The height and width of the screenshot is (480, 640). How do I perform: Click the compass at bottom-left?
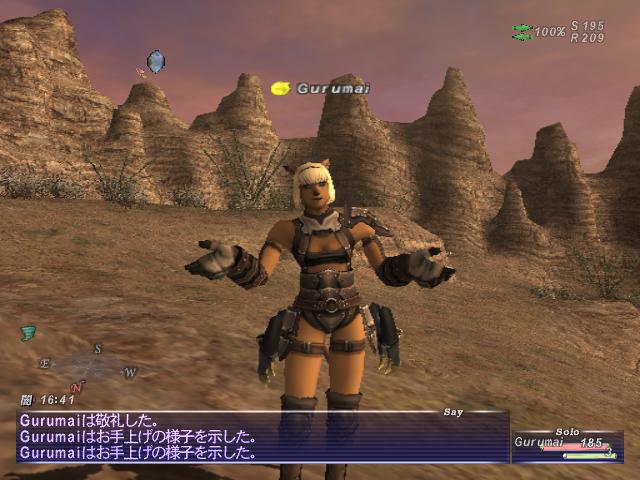pos(87,366)
